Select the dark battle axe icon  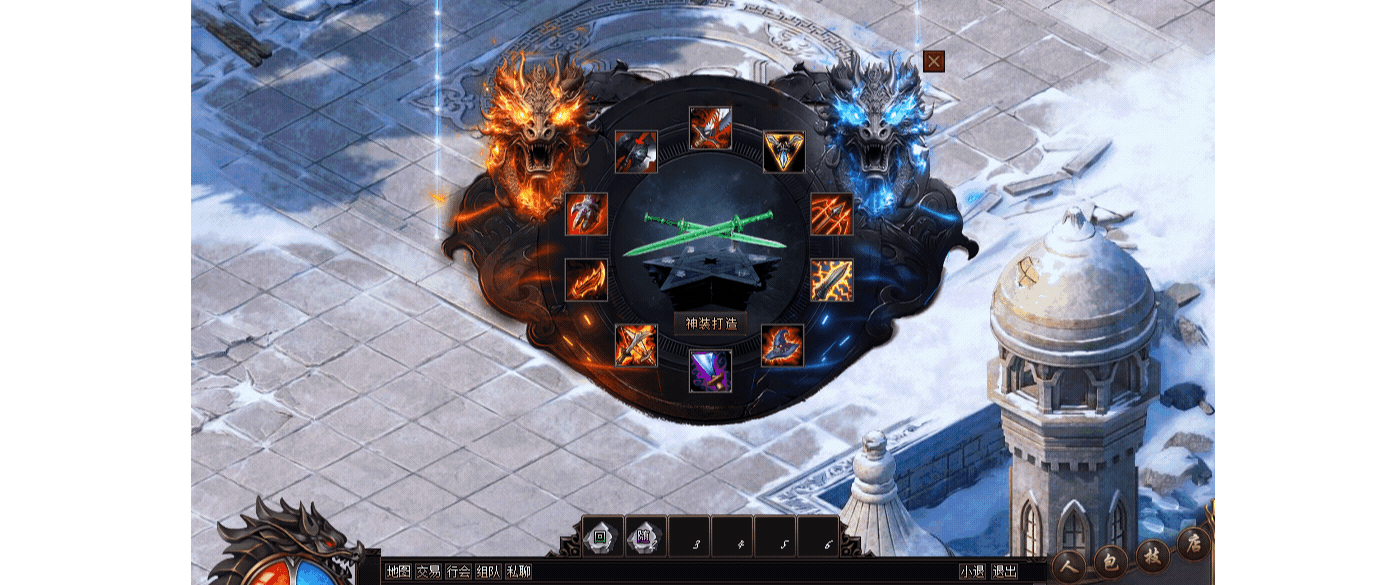[x=636, y=152]
